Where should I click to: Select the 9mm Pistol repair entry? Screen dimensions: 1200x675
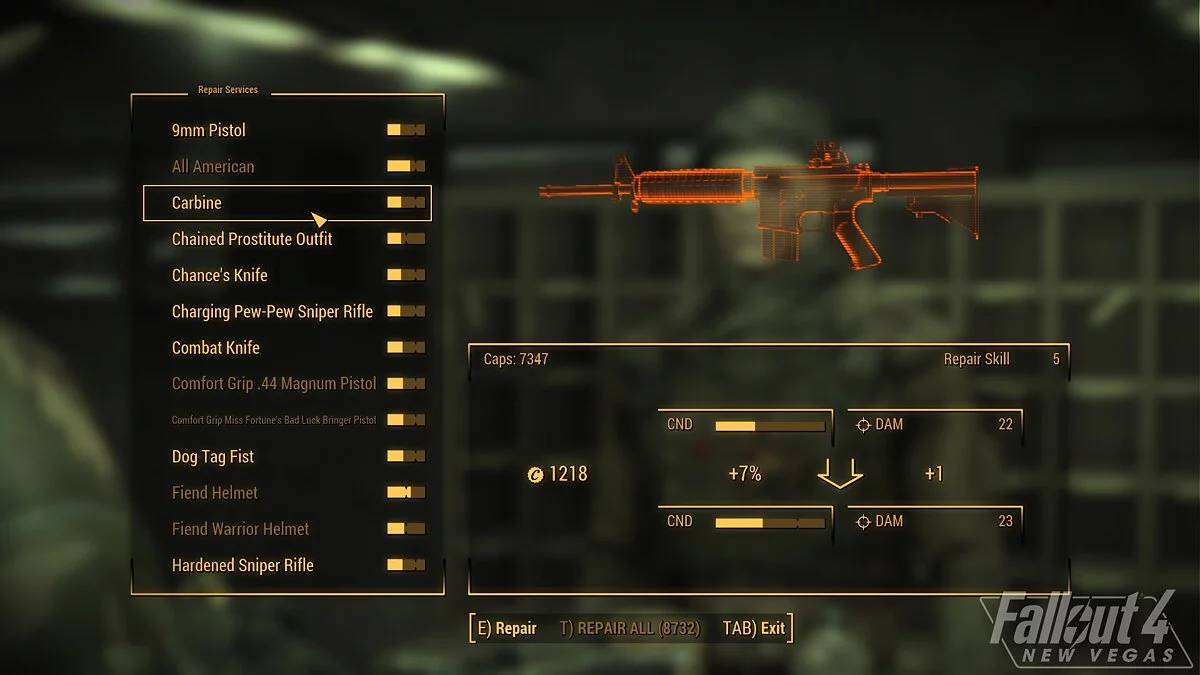coord(209,130)
